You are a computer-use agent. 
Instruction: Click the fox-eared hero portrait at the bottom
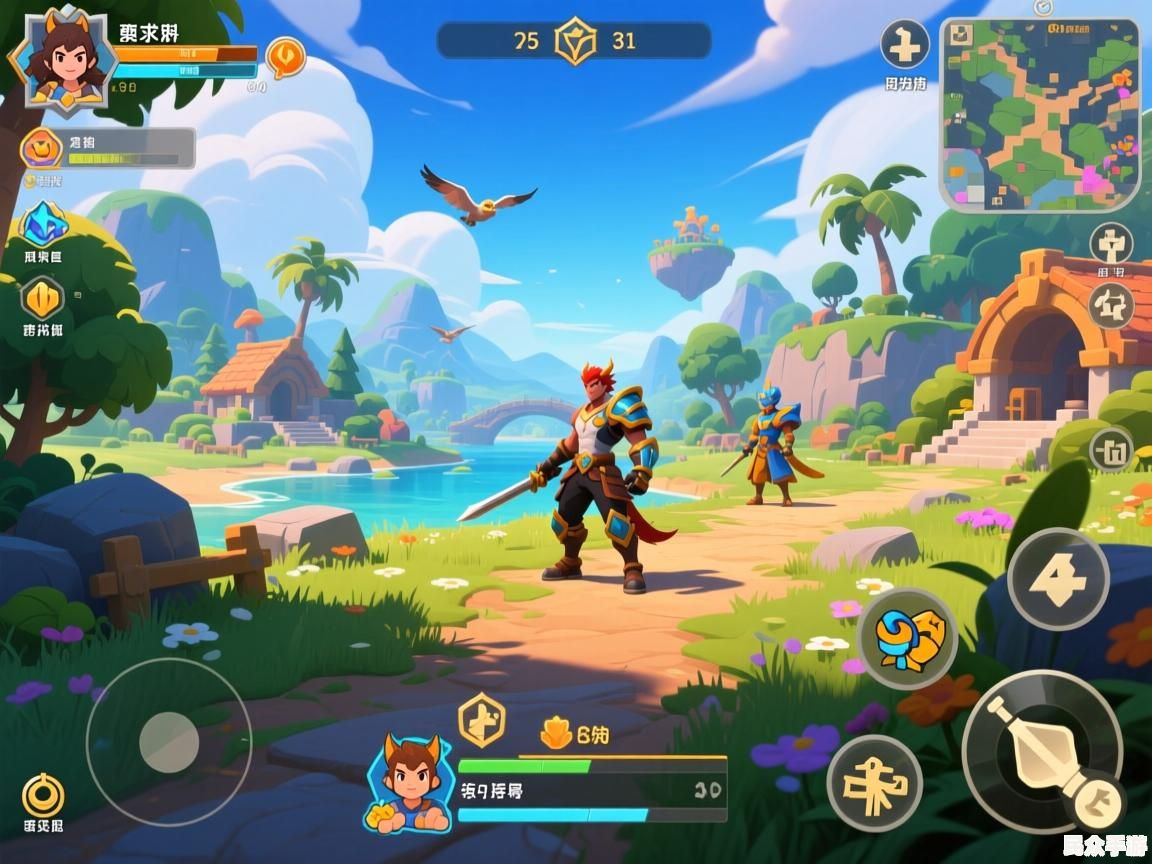pos(410,785)
